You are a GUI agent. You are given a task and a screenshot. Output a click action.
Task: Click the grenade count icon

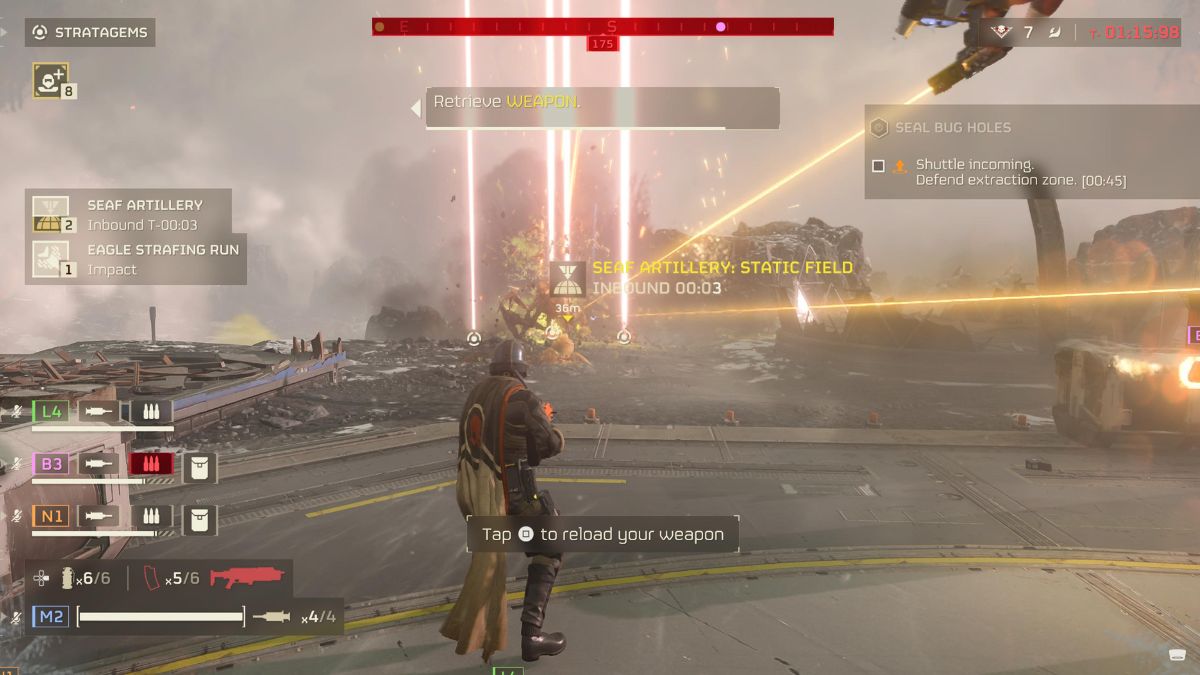69,578
